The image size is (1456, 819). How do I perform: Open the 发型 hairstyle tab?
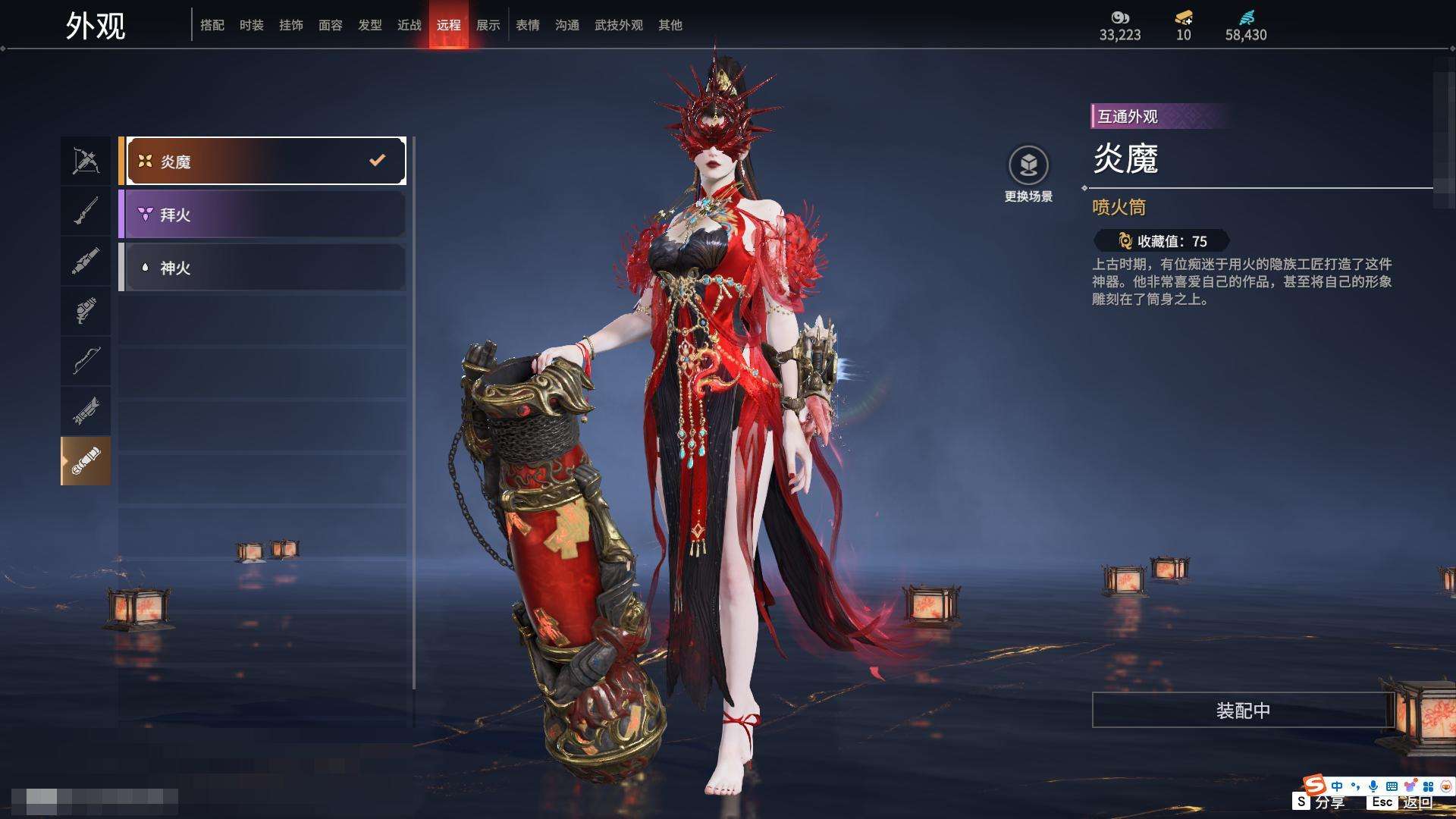click(x=370, y=25)
